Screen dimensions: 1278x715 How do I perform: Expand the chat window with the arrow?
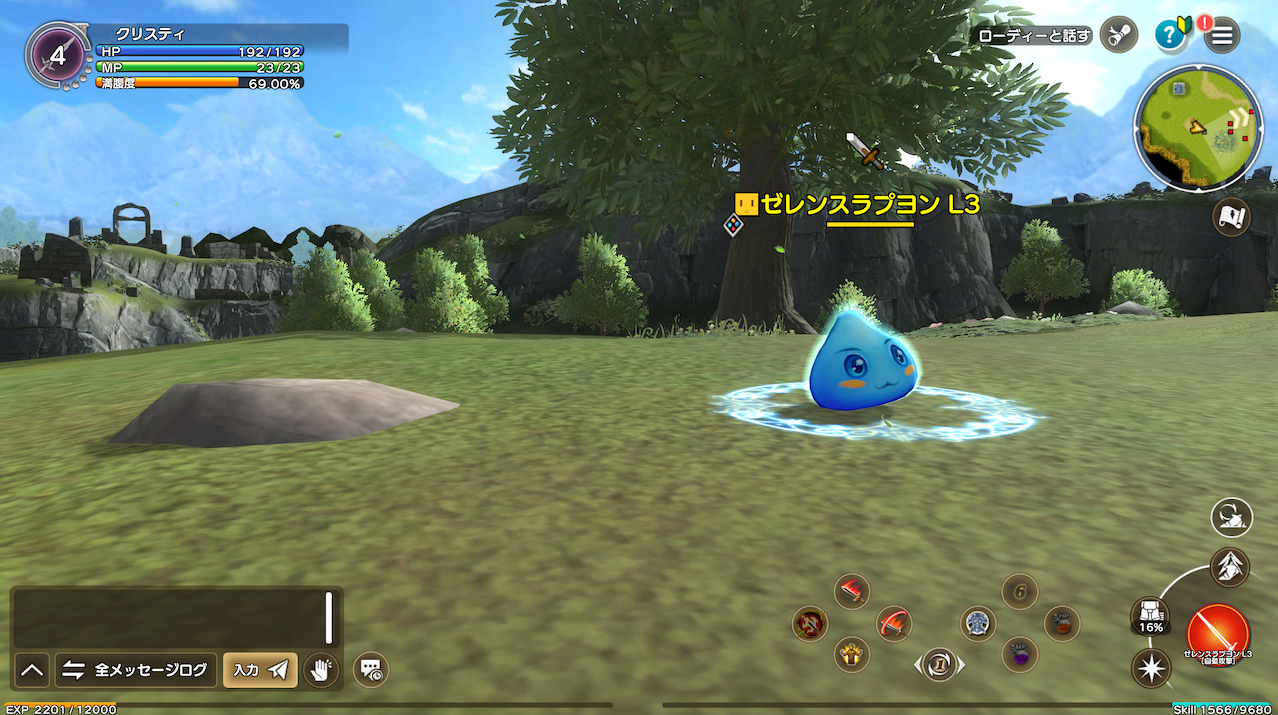[32, 670]
